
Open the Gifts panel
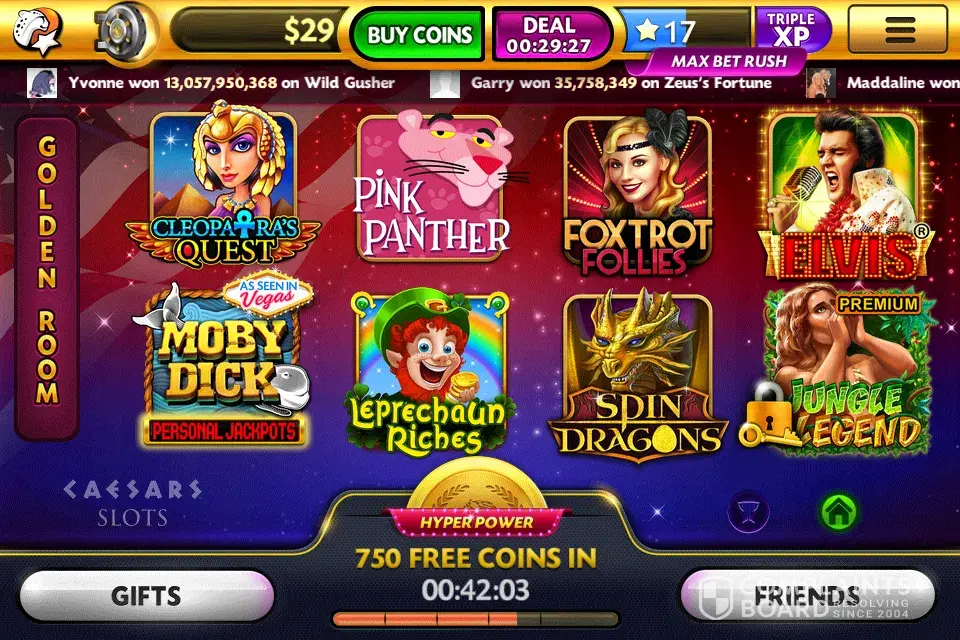coord(146,597)
